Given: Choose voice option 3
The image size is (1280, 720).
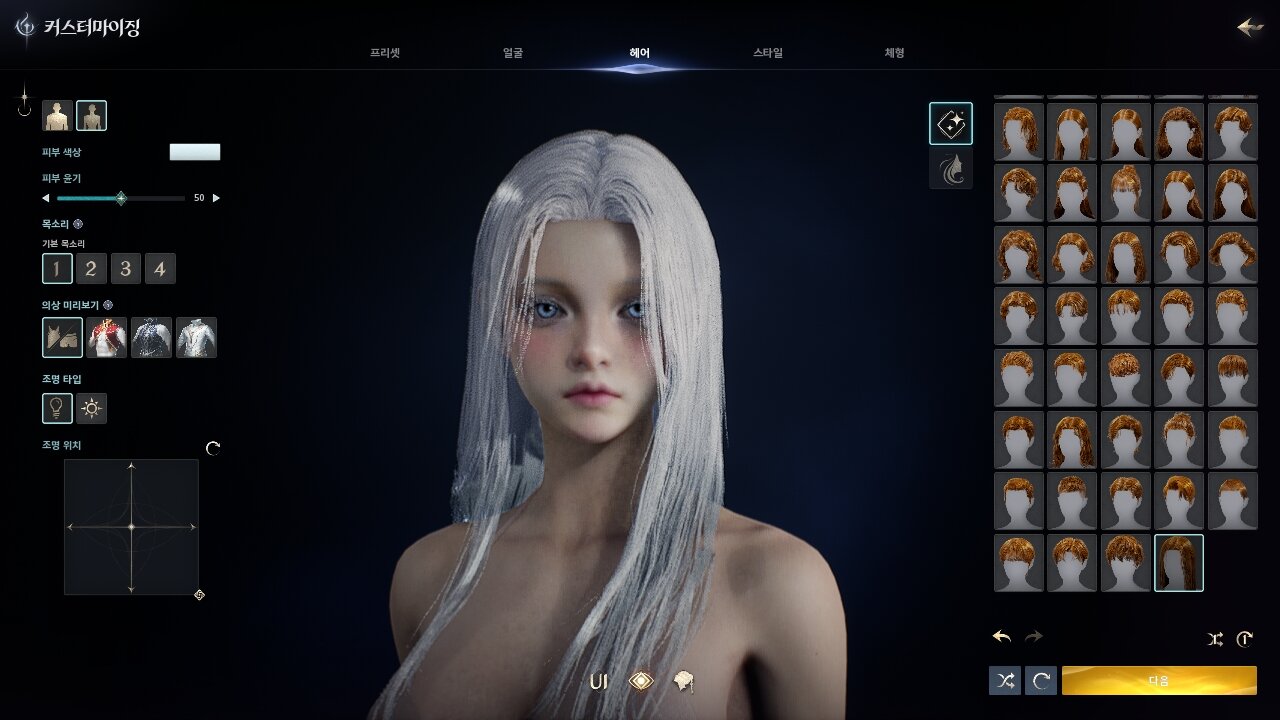Looking at the screenshot, I should (125, 269).
